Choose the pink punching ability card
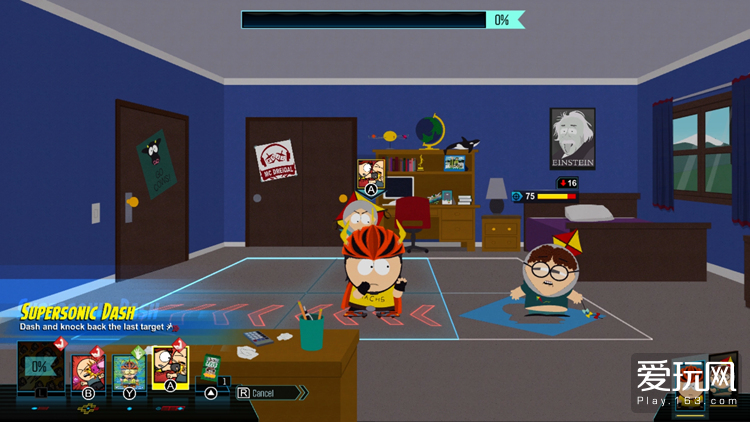 (88, 371)
